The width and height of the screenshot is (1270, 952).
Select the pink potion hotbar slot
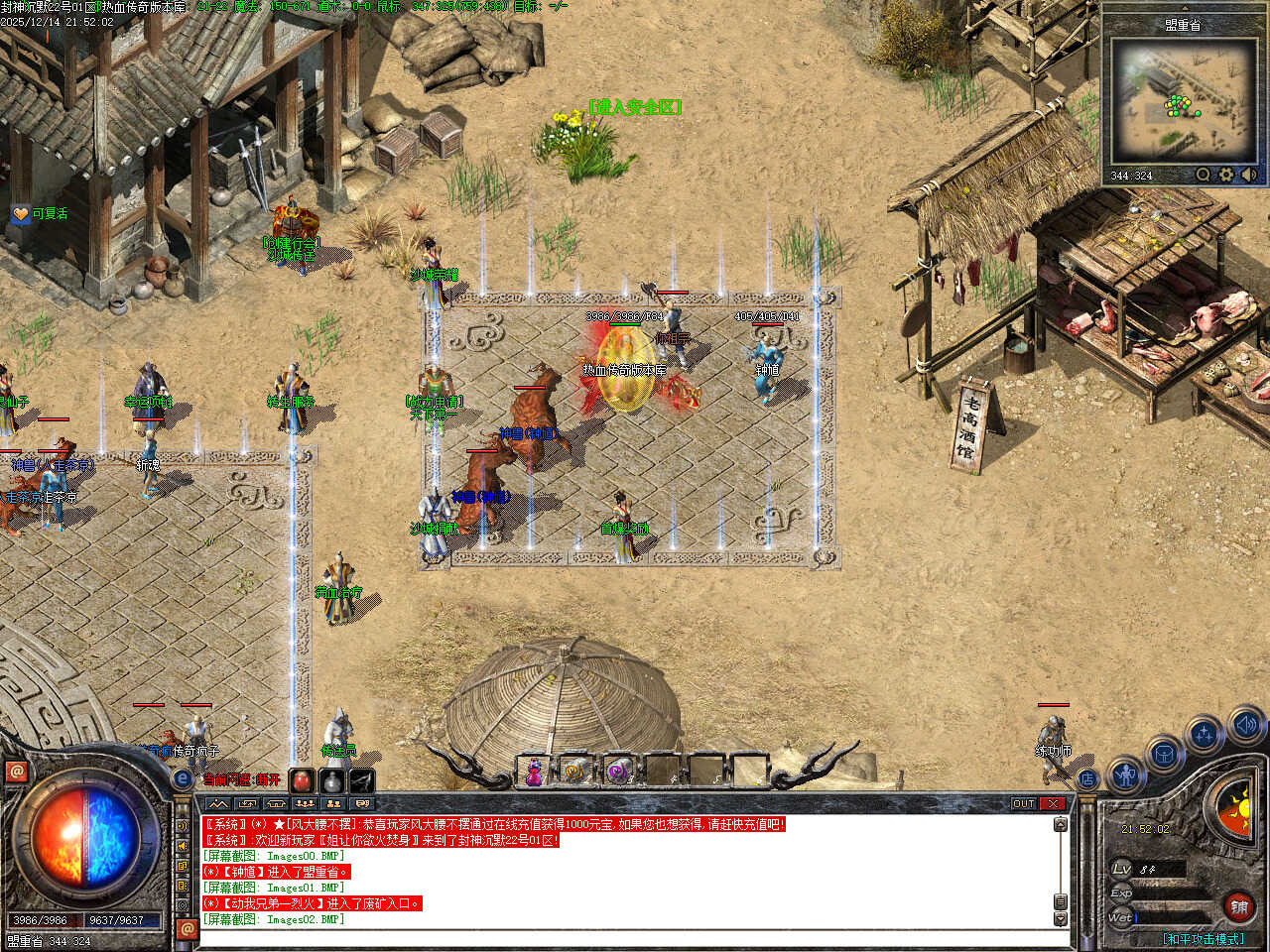(534, 771)
